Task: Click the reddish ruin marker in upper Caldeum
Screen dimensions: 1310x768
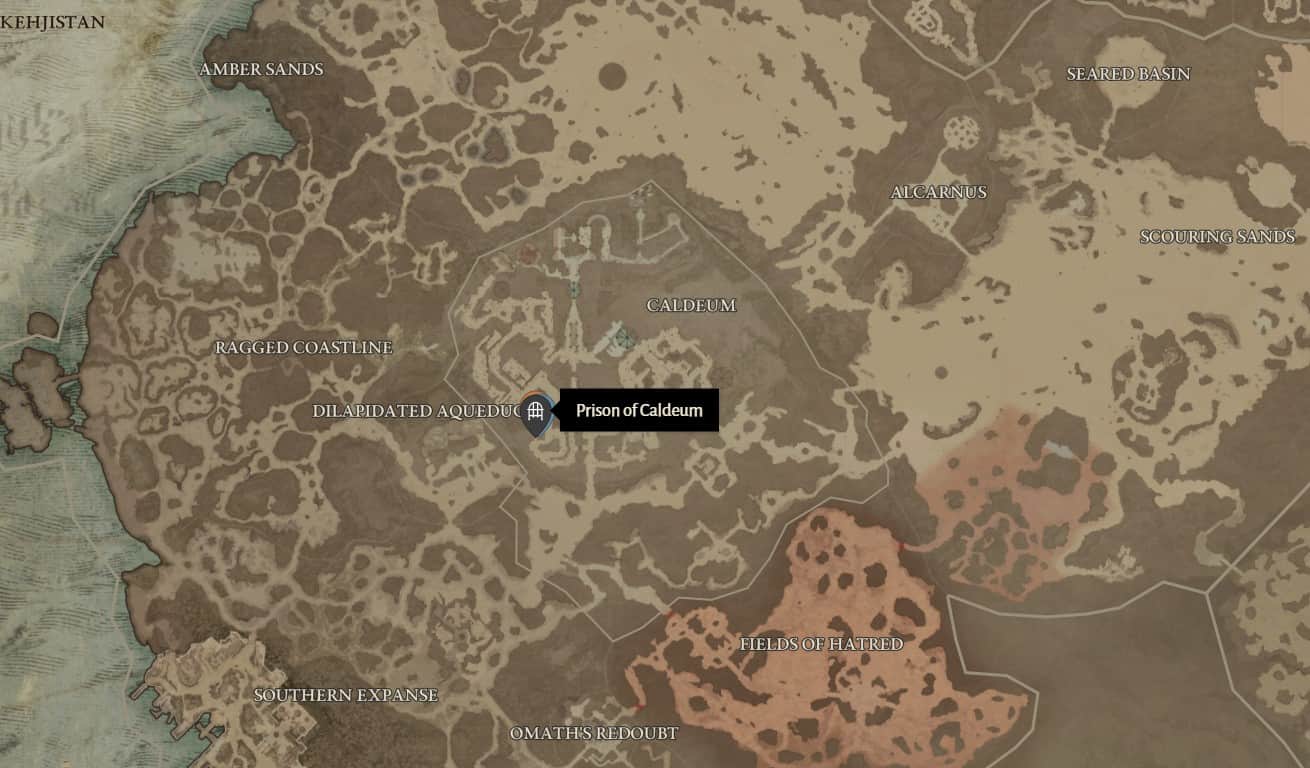Action: [528, 253]
